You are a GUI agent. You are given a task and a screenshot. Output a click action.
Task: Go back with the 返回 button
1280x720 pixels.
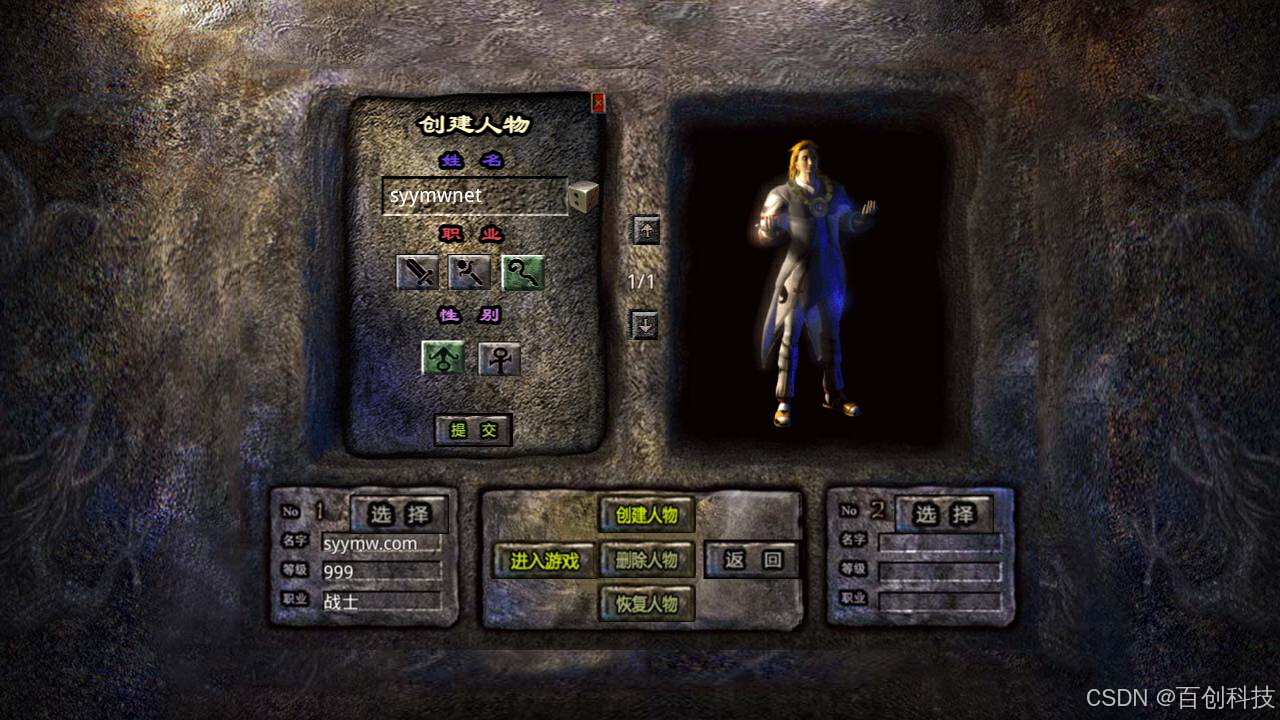click(x=752, y=560)
